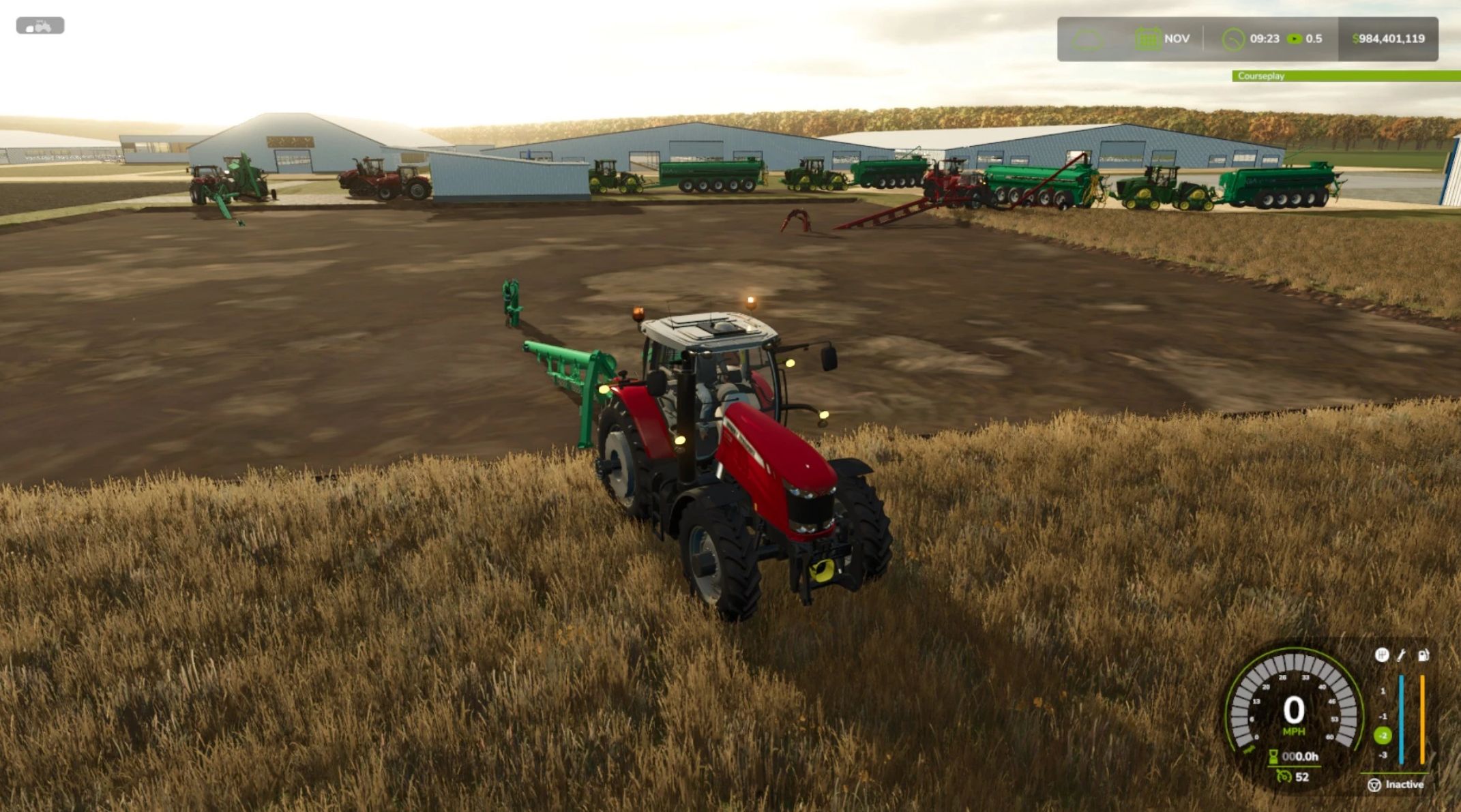Screen dimensions: 1461x812
Task: Open the Courseplay green bar
Action: (x=1345, y=76)
